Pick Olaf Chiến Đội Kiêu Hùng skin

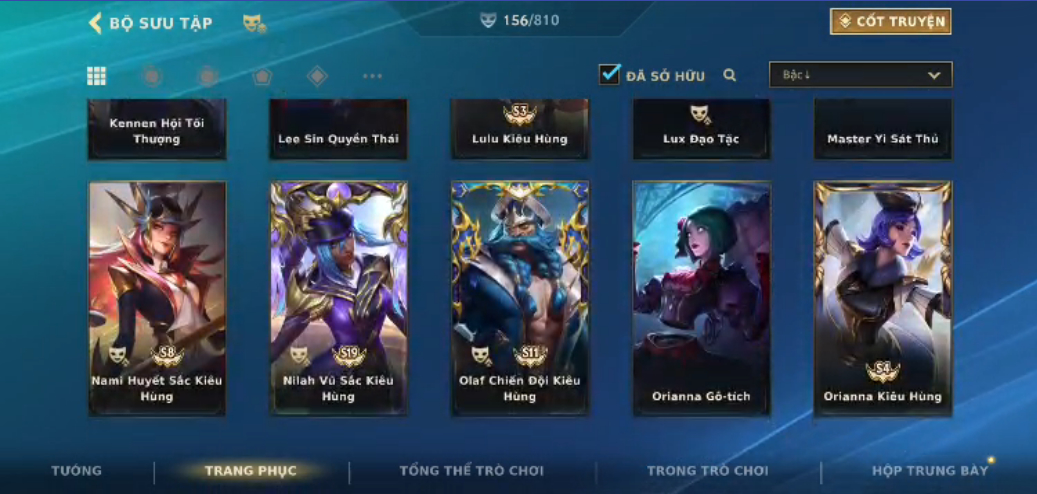tap(520, 297)
